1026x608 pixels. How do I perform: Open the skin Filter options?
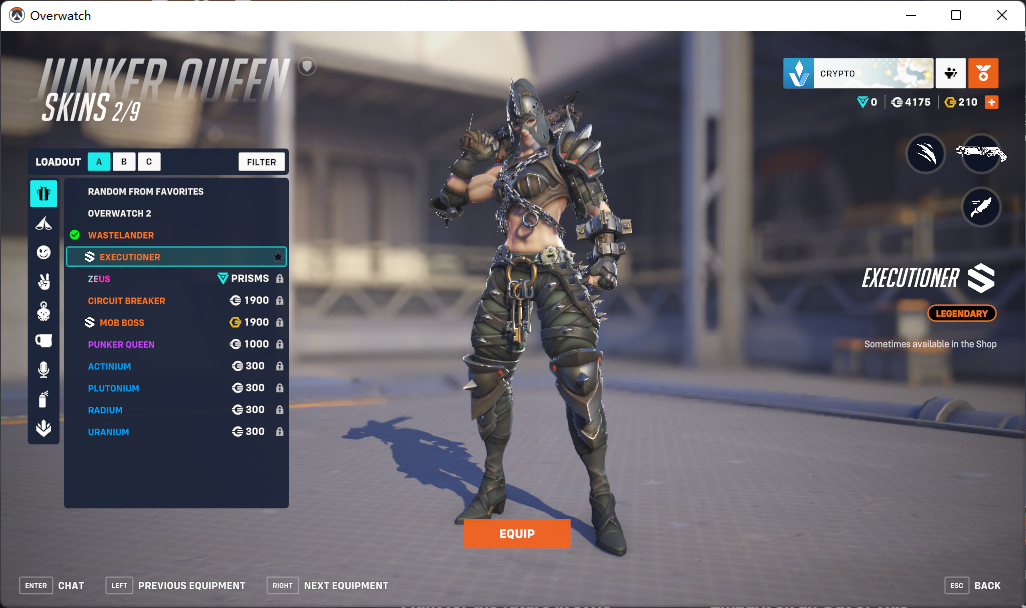point(262,162)
